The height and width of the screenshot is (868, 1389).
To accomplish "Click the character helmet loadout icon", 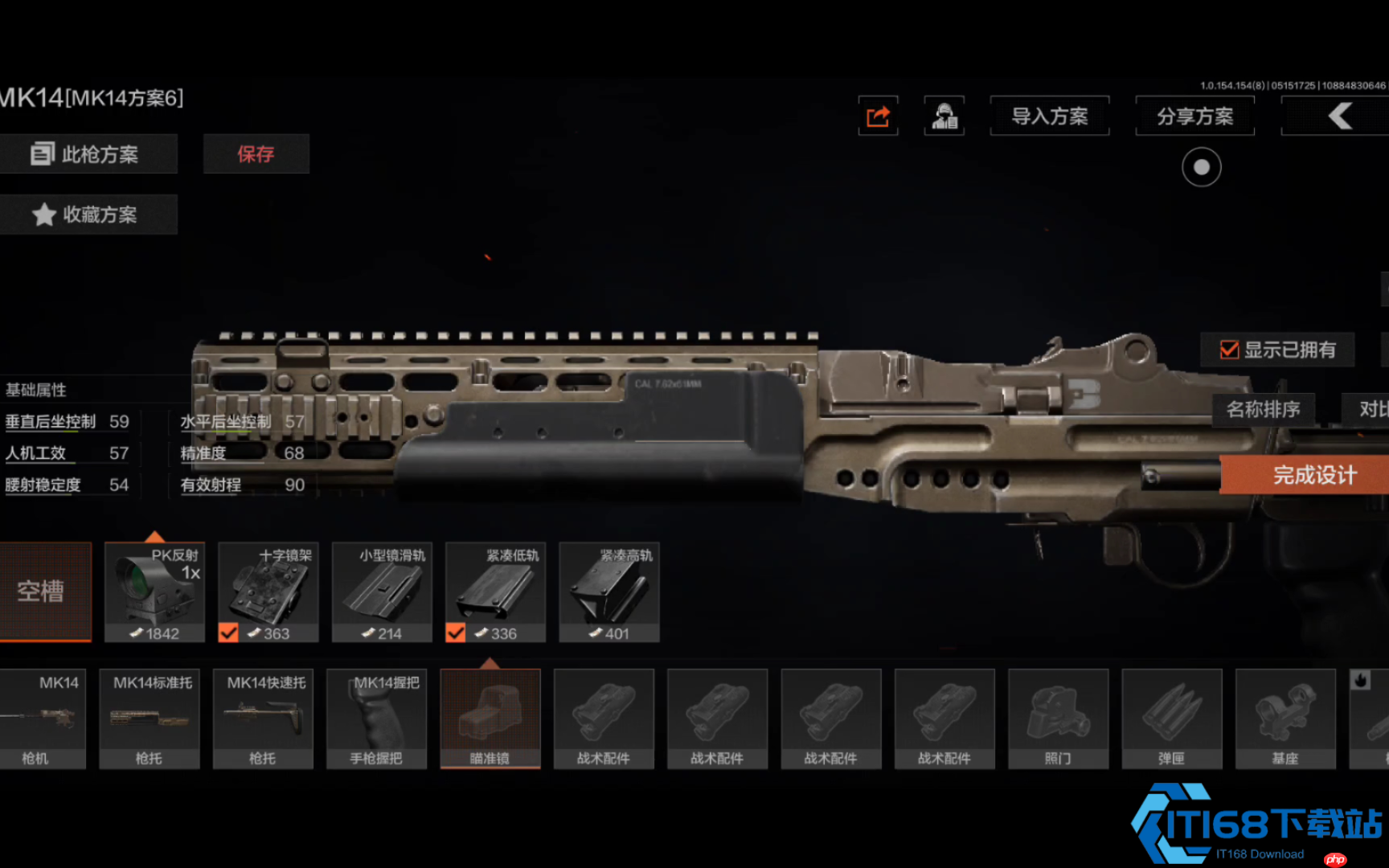I will click(944, 116).
